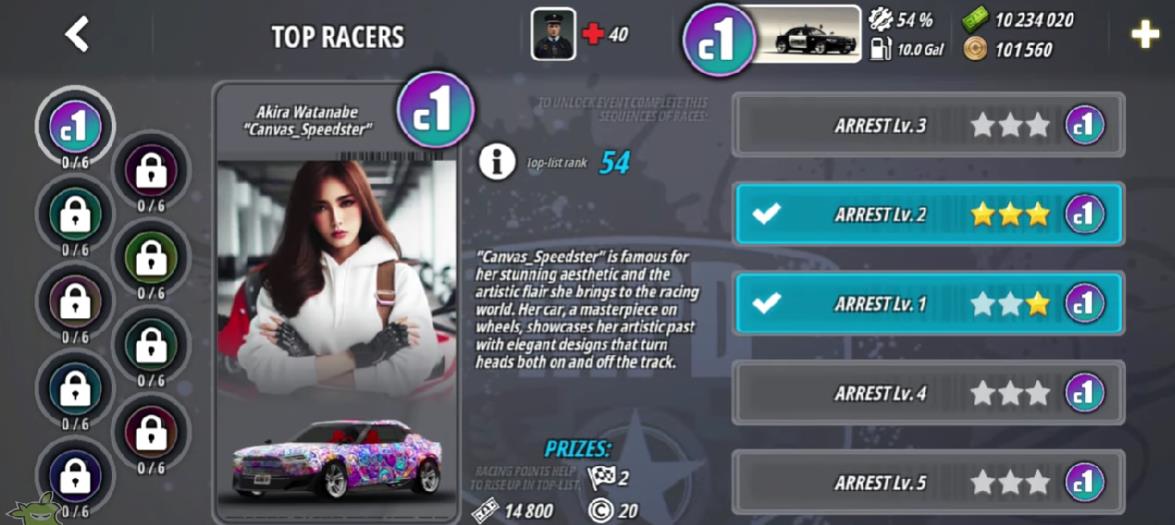Start the ARREST Lv. 3 race

pyautogui.click(x=928, y=125)
